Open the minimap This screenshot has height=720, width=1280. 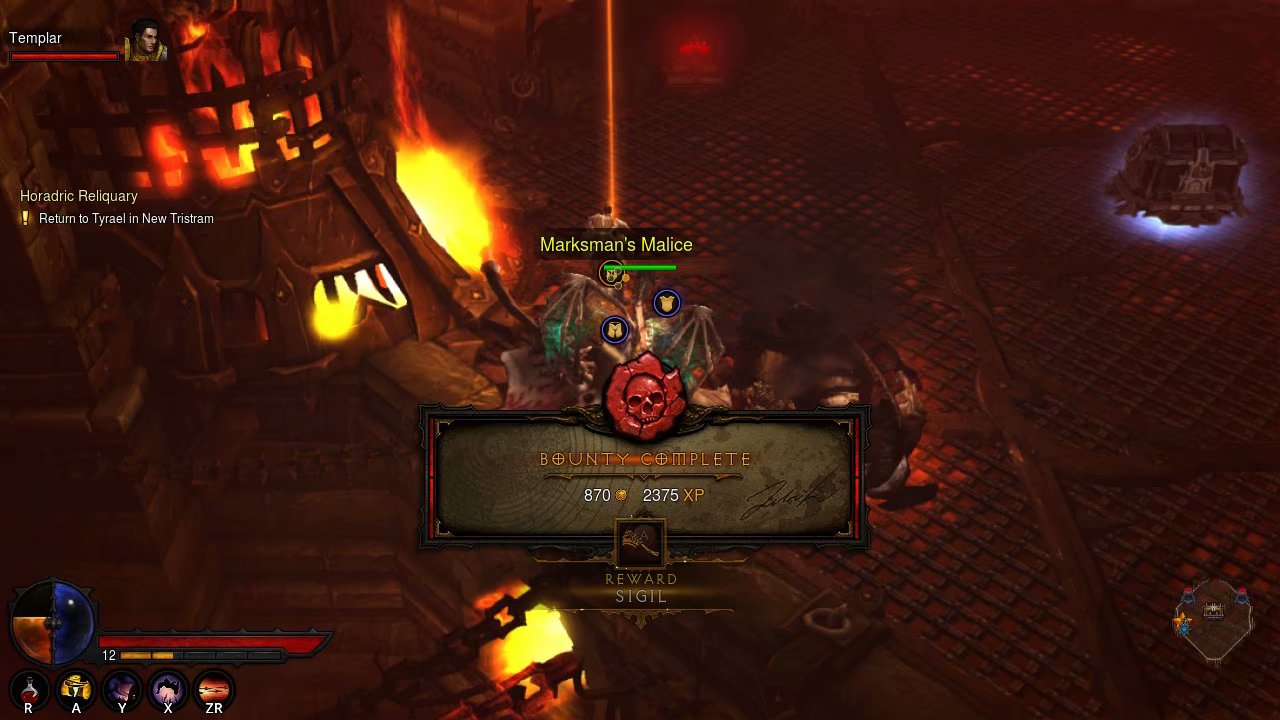(1213, 620)
